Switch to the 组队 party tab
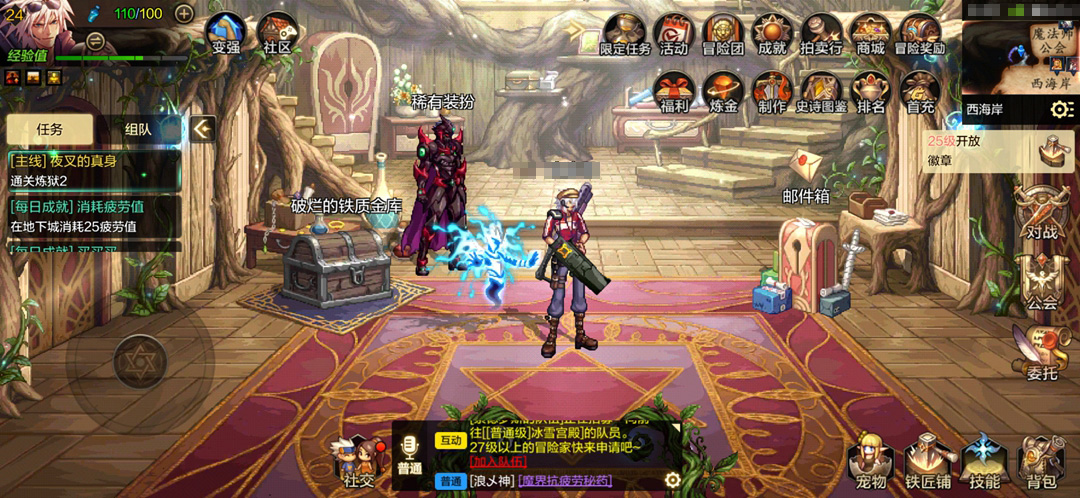The image size is (1080, 498). 138,129
